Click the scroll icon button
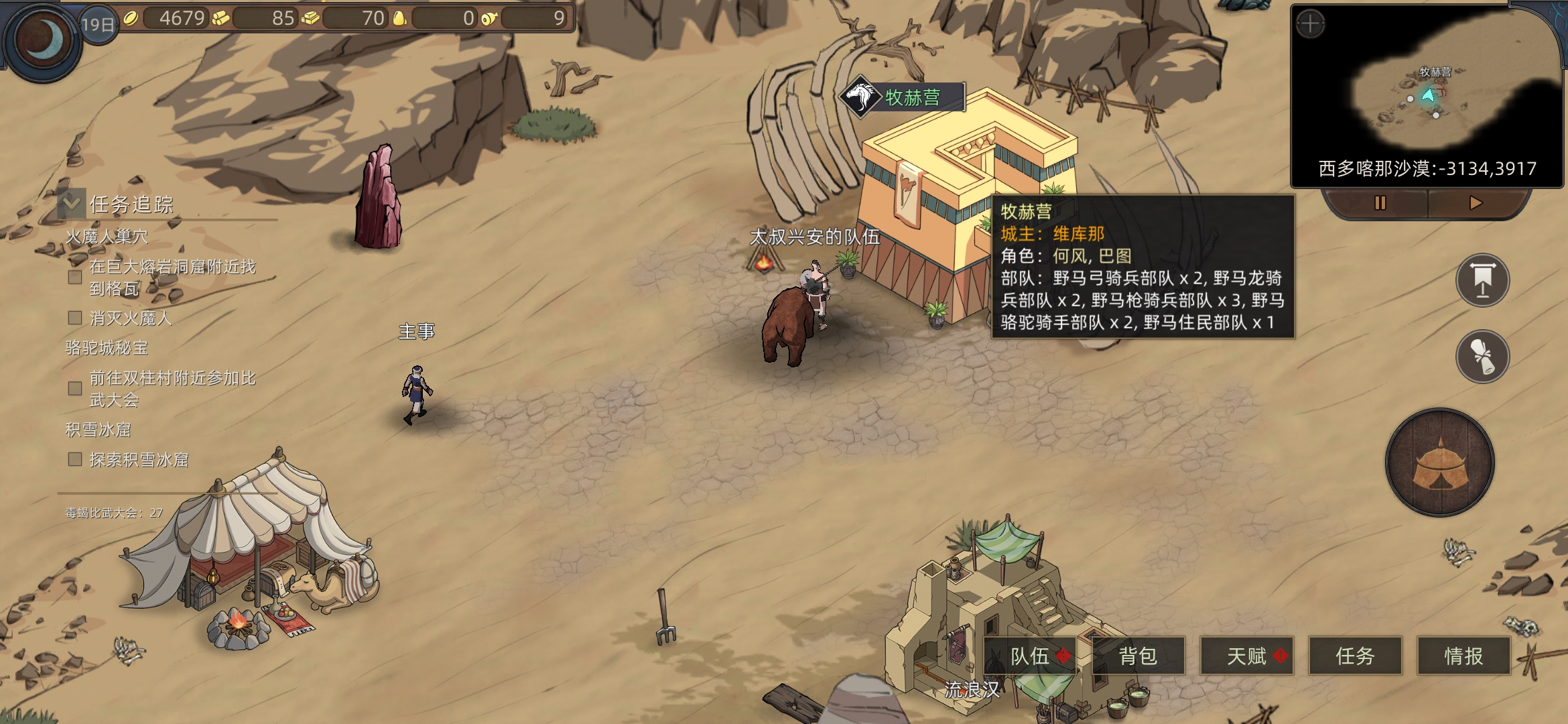Viewport: 1568px width, 724px height. click(x=1482, y=356)
